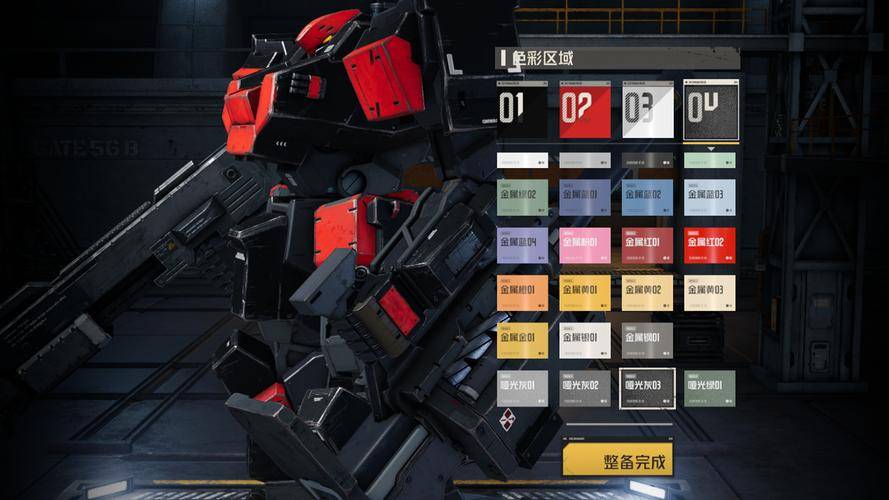Select the 哑光绿01 matte green swatch
The image size is (889, 500).
tap(710, 388)
